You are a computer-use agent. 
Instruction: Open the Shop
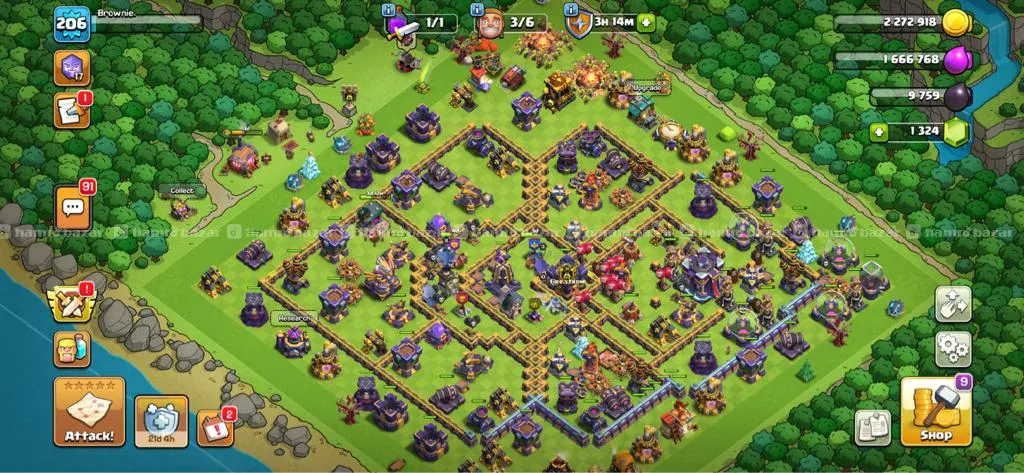(x=936, y=411)
